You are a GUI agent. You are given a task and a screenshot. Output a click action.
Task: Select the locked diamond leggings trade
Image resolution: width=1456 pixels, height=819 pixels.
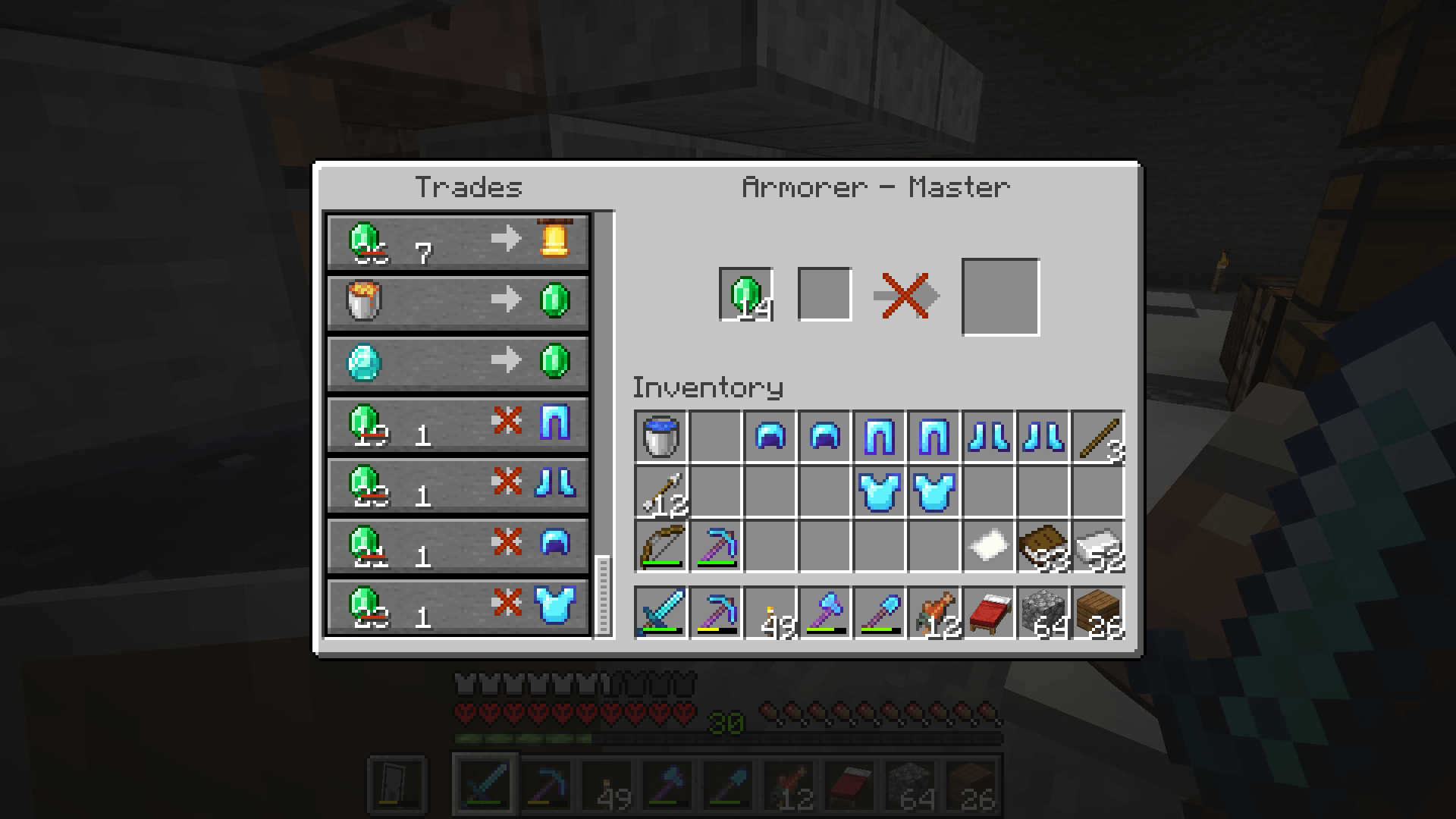pos(457,425)
